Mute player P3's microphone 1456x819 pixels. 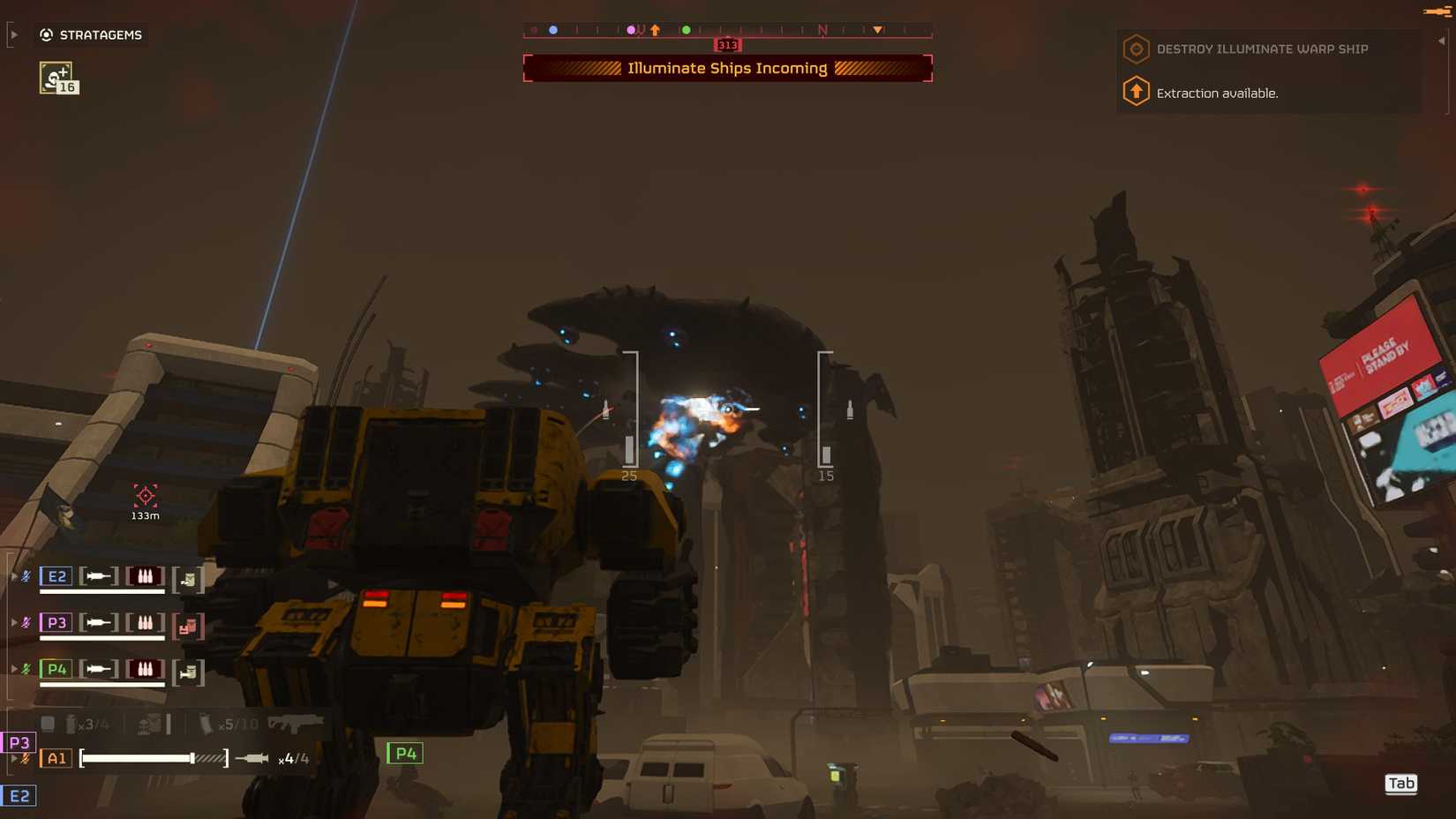(27, 621)
